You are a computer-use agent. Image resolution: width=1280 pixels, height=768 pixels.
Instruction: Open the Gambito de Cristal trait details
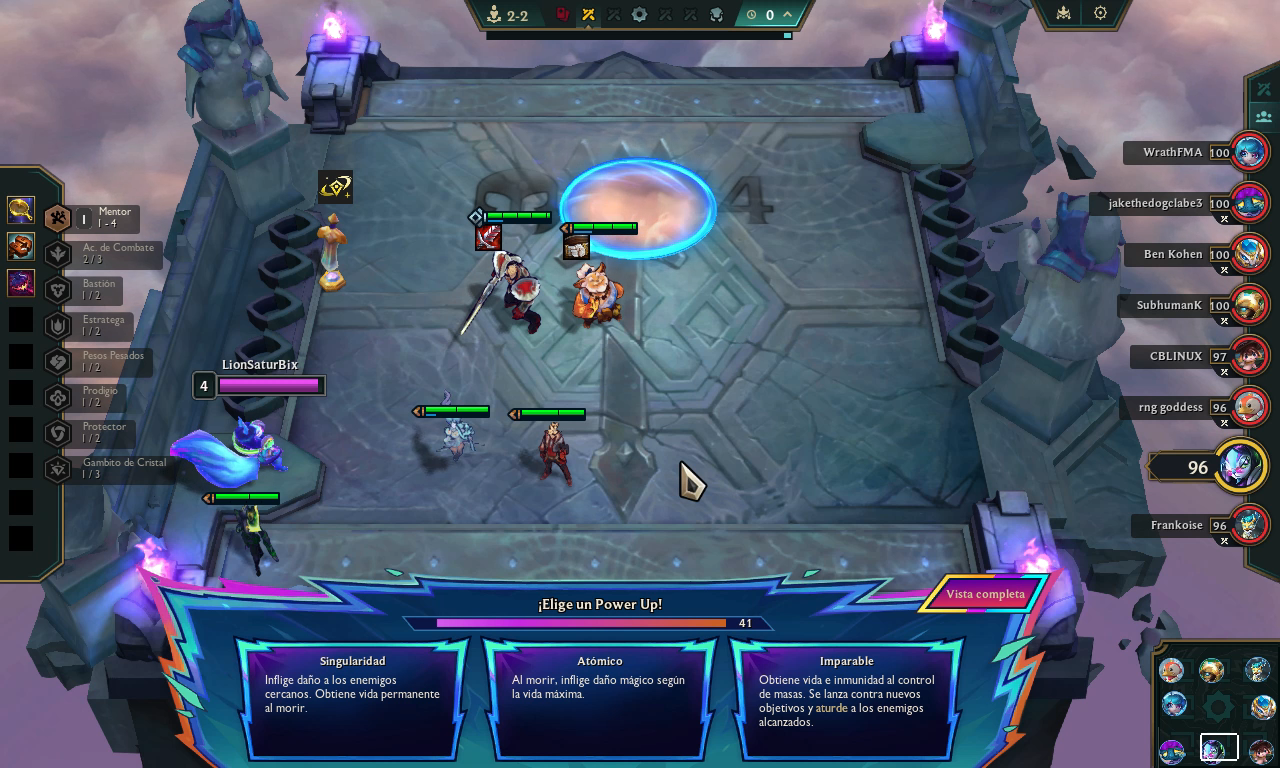point(110,469)
